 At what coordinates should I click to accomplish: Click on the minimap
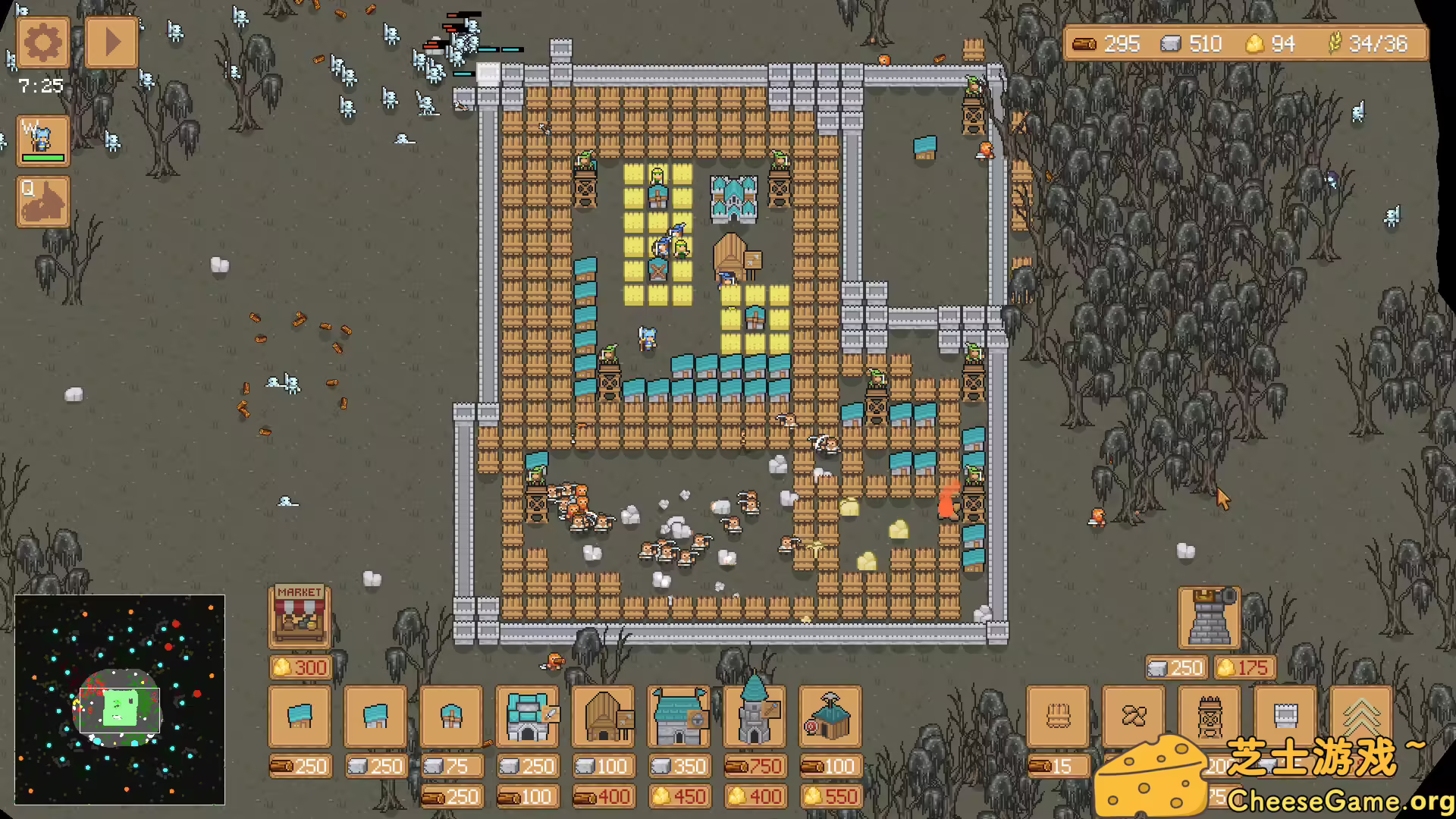[120, 699]
